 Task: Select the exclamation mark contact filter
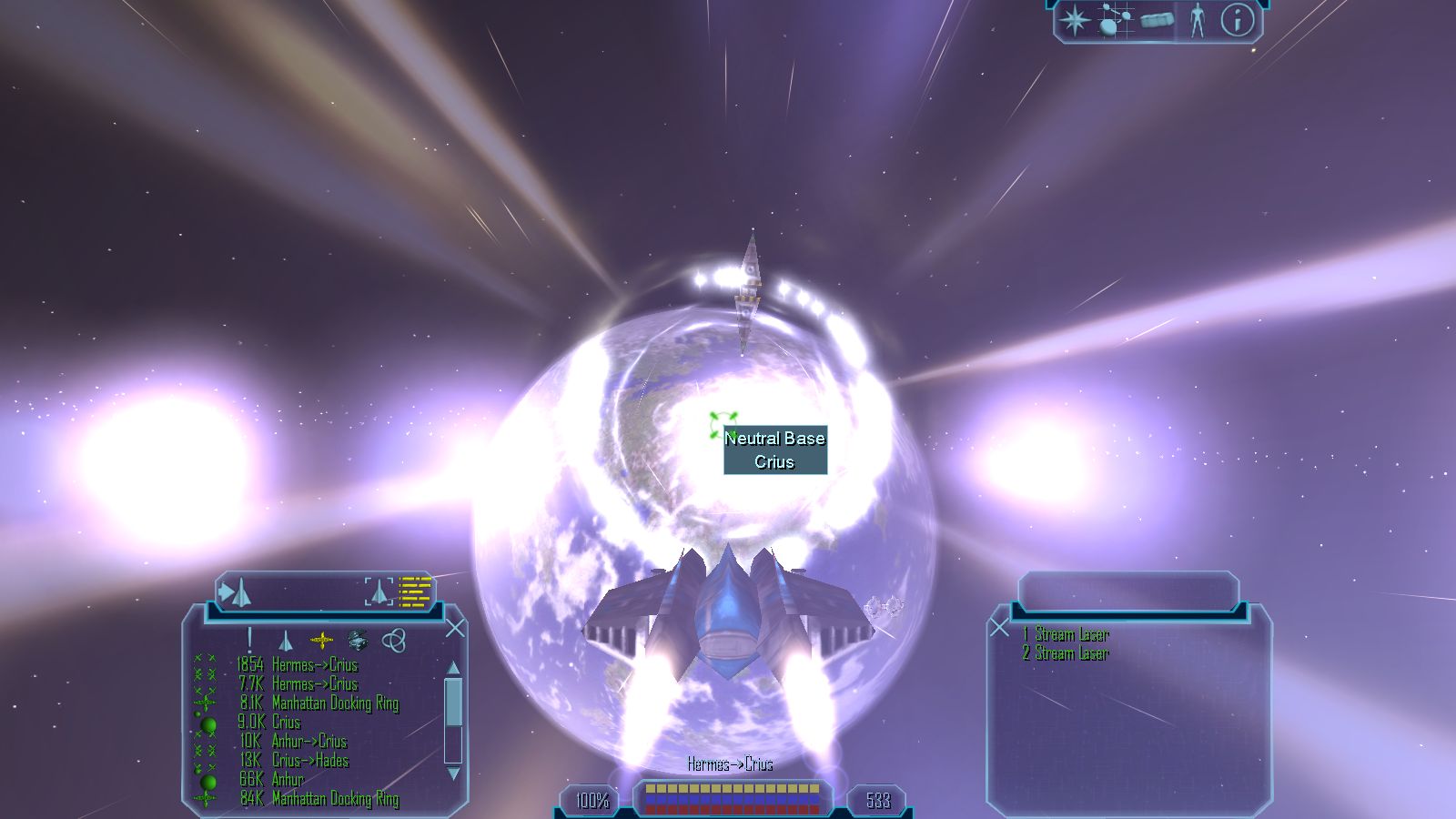[249, 640]
